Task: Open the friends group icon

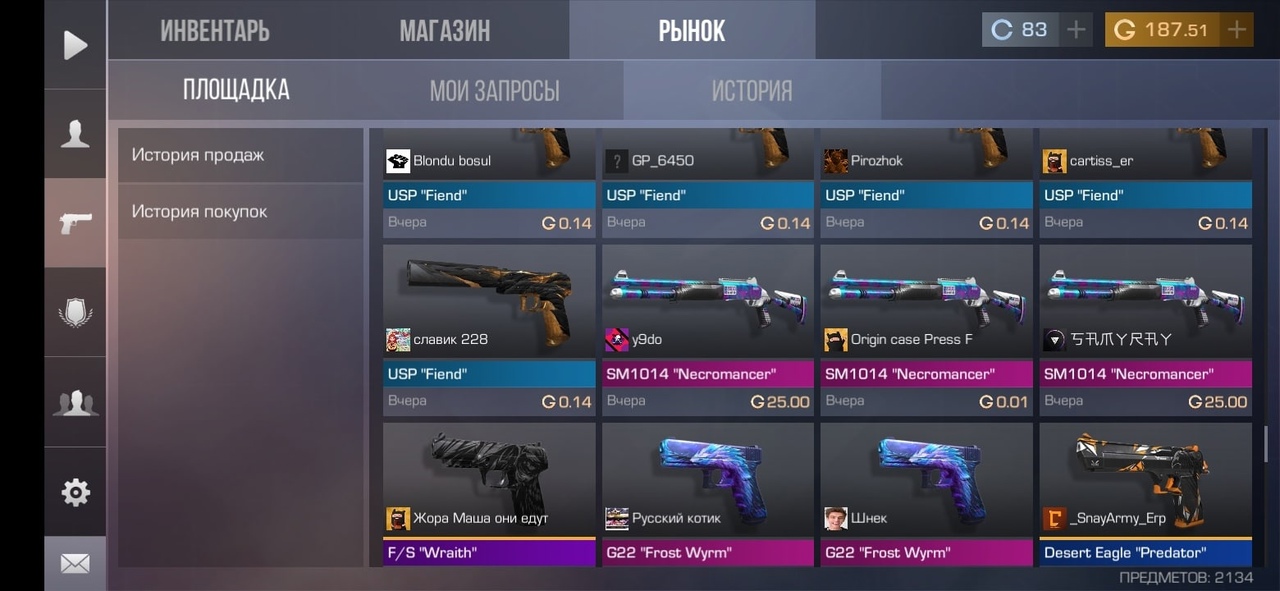Action: point(75,402)
